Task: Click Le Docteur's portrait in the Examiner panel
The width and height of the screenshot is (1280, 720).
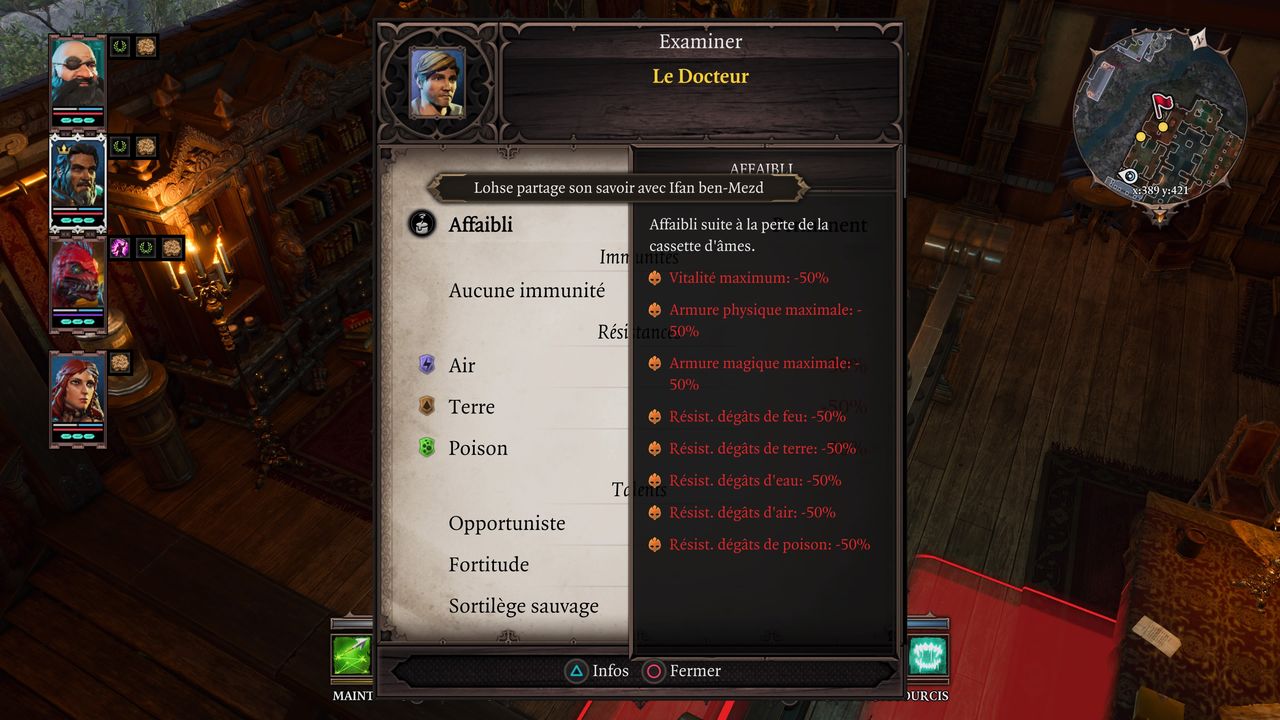Action: (437, 82)
